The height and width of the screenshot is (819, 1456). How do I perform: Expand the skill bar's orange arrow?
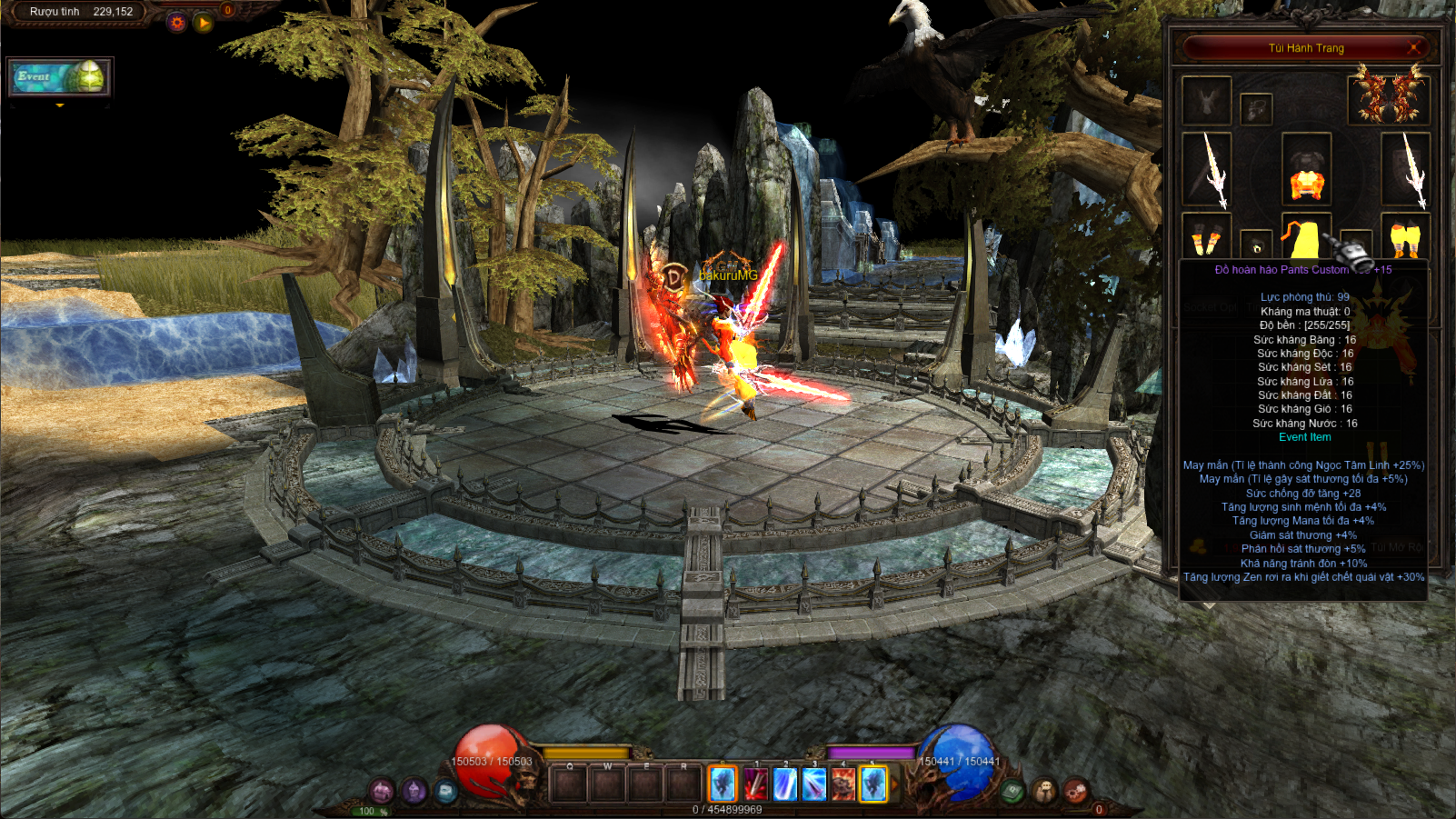click(x=894, y=784)
